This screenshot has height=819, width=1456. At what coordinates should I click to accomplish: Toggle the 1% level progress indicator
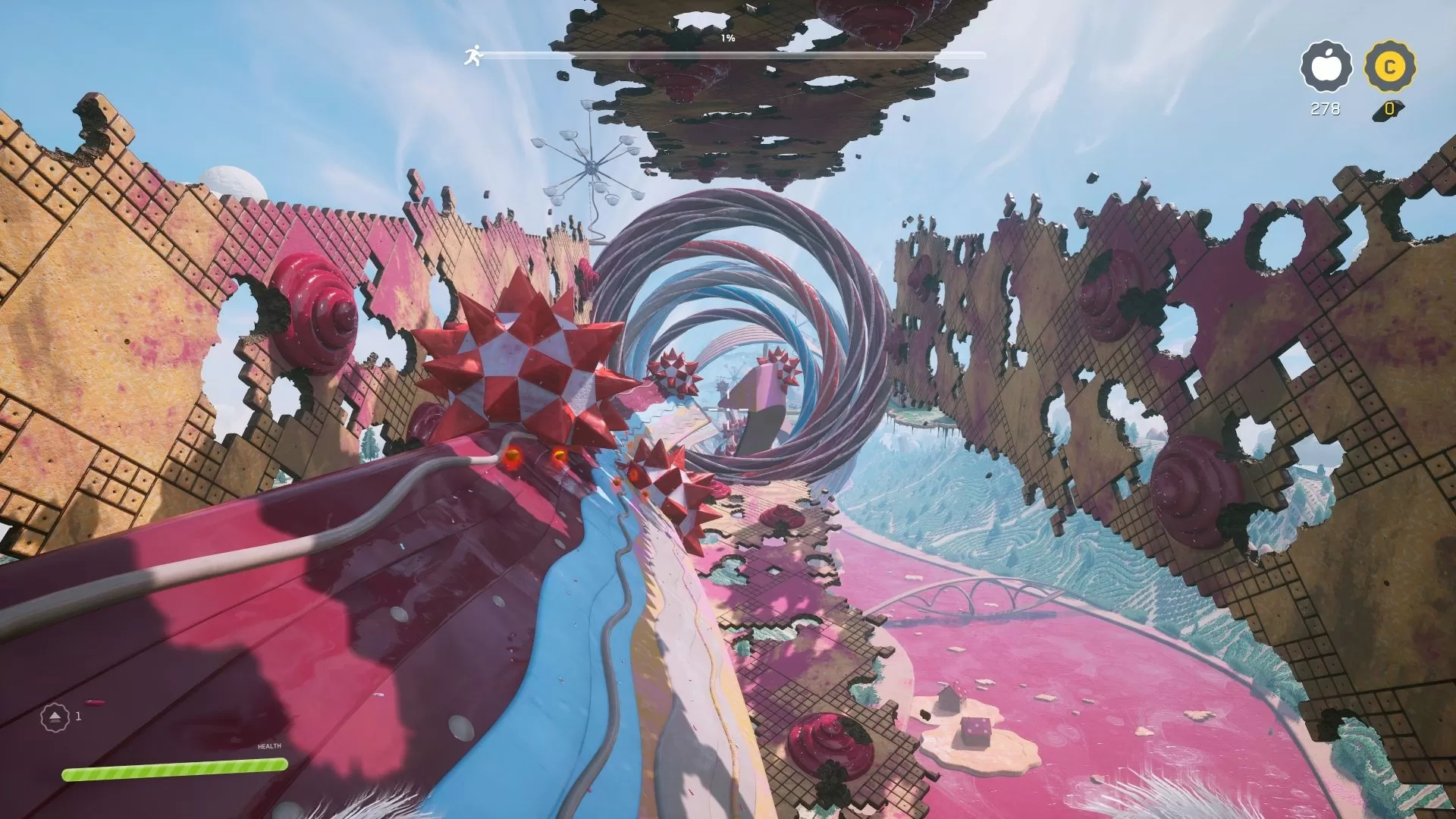click(726, 38)
